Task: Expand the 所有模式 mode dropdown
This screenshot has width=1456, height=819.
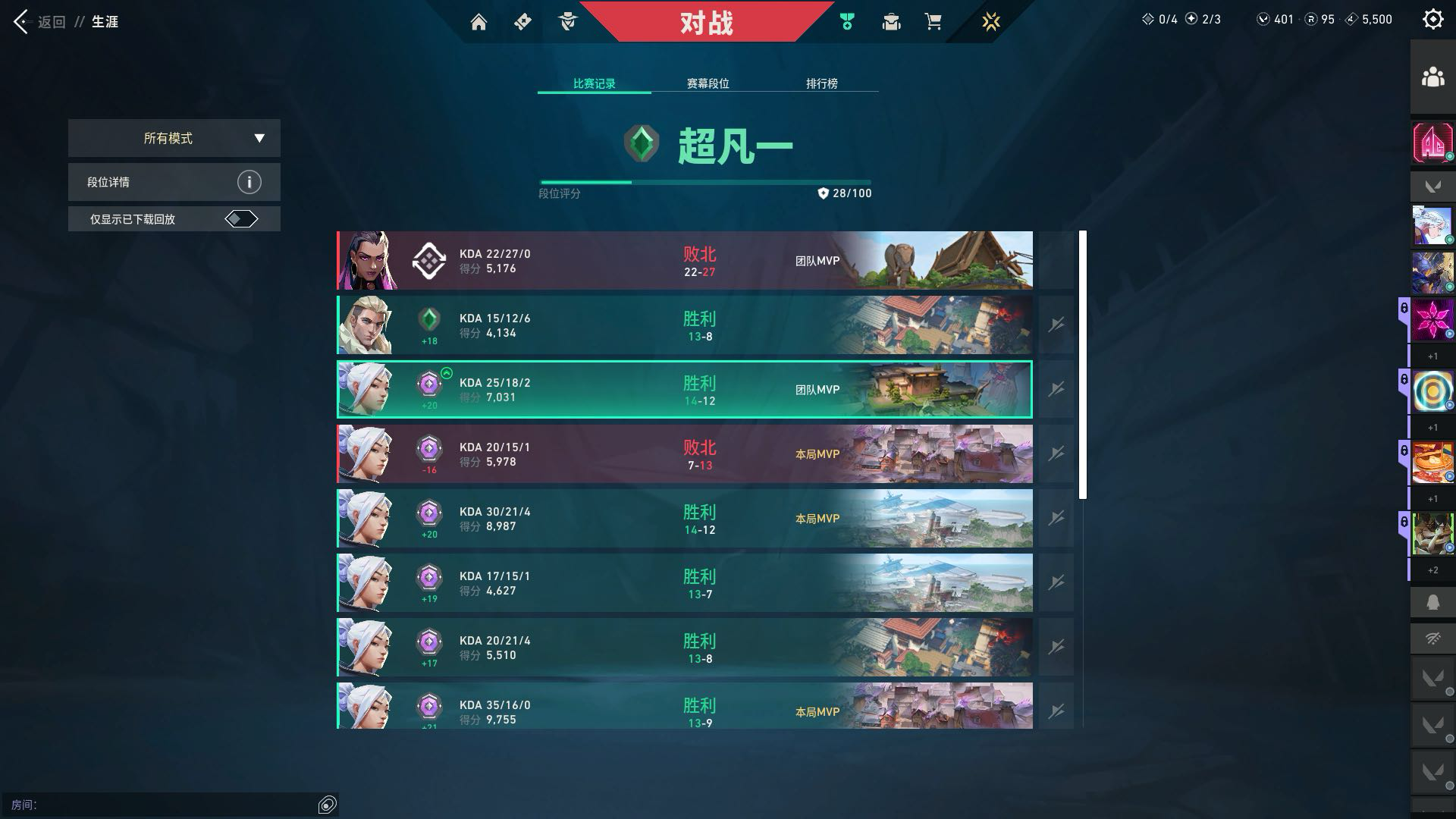Action: tap(174, 138)
